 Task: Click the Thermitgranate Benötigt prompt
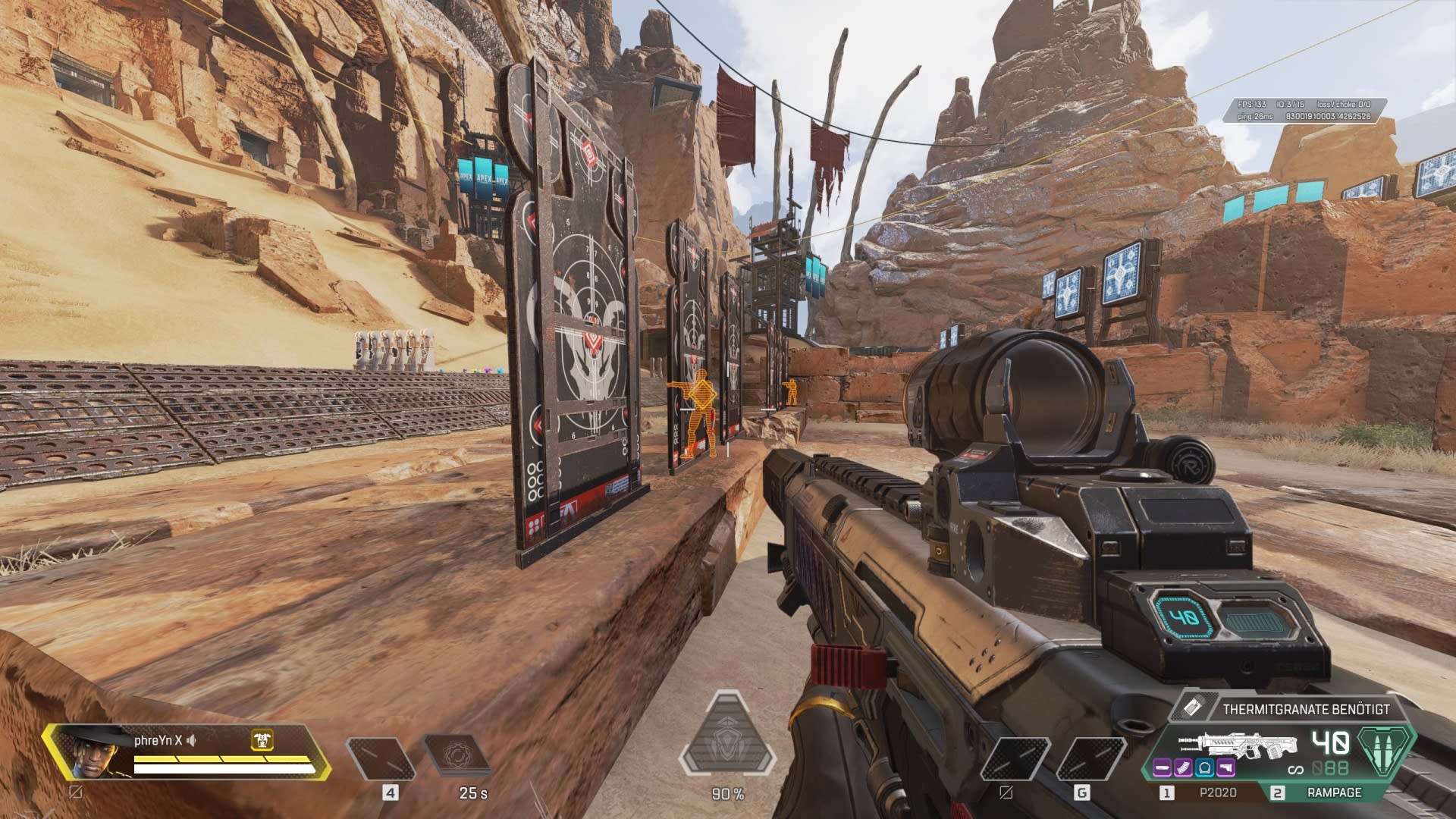1305,710
